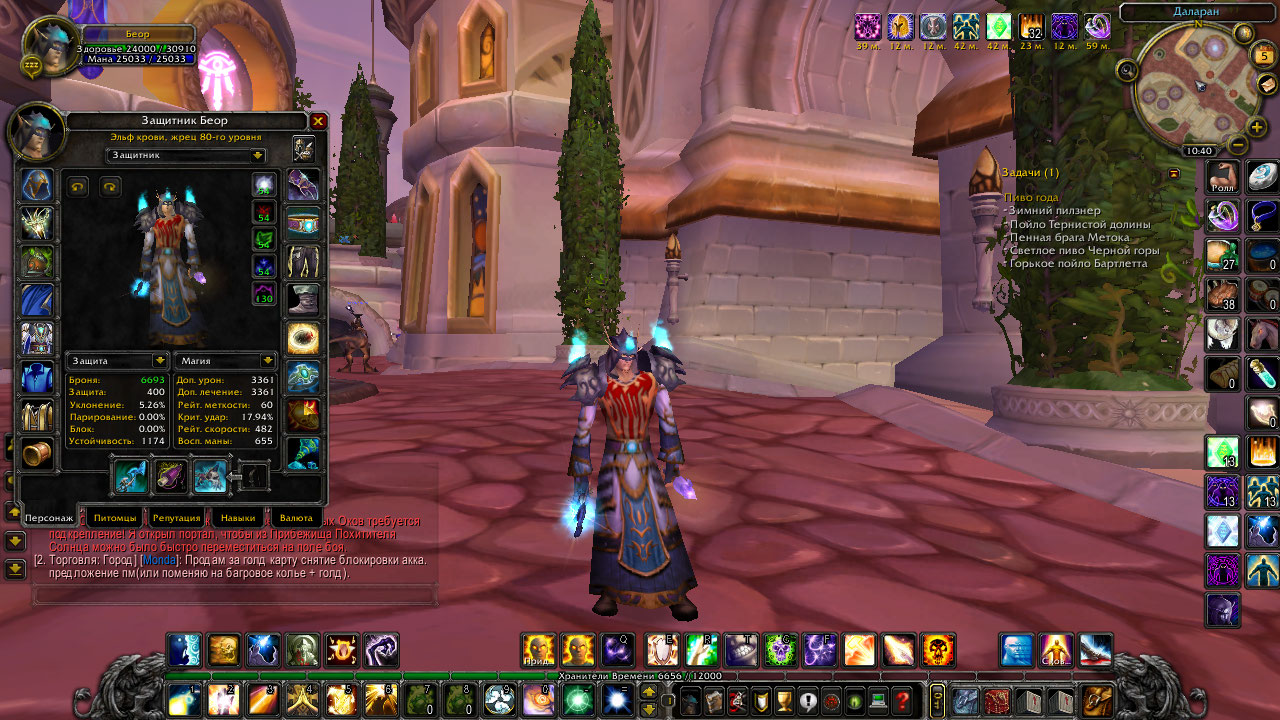The width and height of the screenshot is (1280, 720).
Task: Show the Навыки tab
Action: click(238, 518)
